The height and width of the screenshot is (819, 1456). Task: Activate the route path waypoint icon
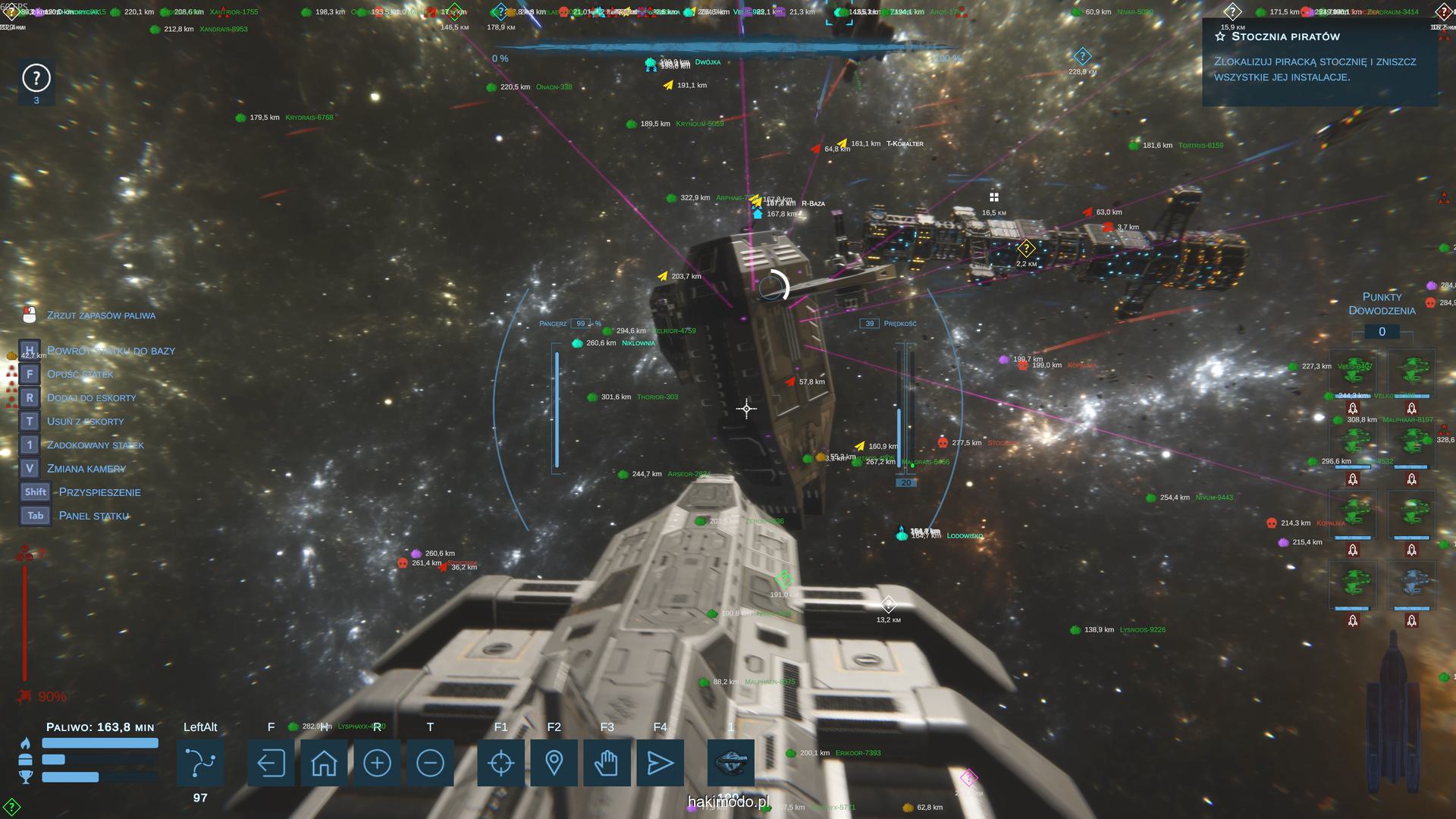pyautogui.click(x=200, y=763)
